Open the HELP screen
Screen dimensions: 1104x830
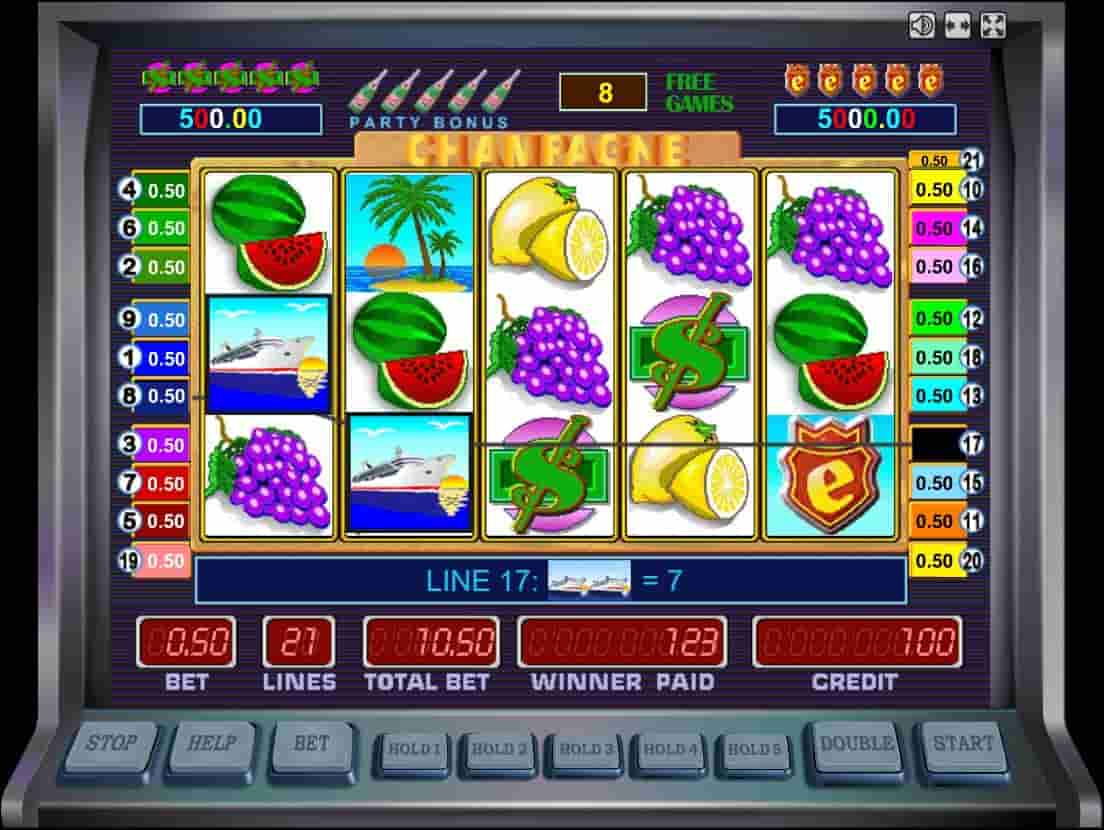(211, 746)
